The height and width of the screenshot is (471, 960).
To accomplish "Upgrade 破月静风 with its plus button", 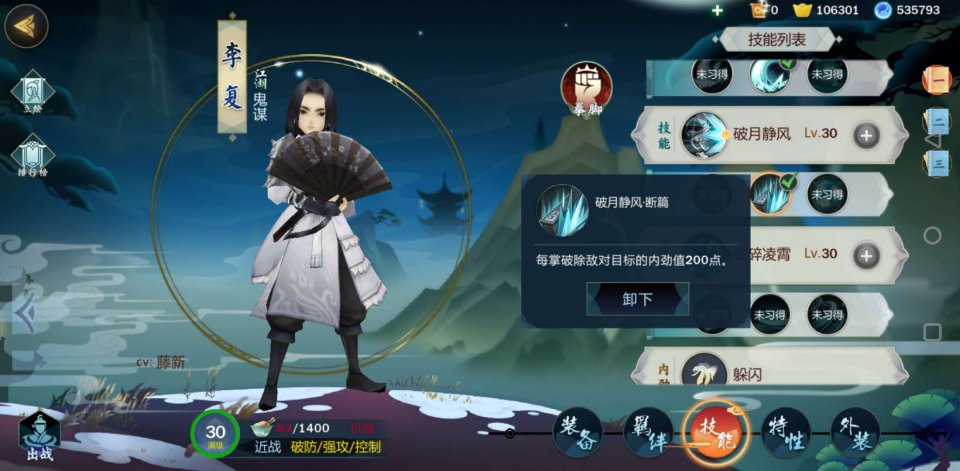I will pos(866,135).
